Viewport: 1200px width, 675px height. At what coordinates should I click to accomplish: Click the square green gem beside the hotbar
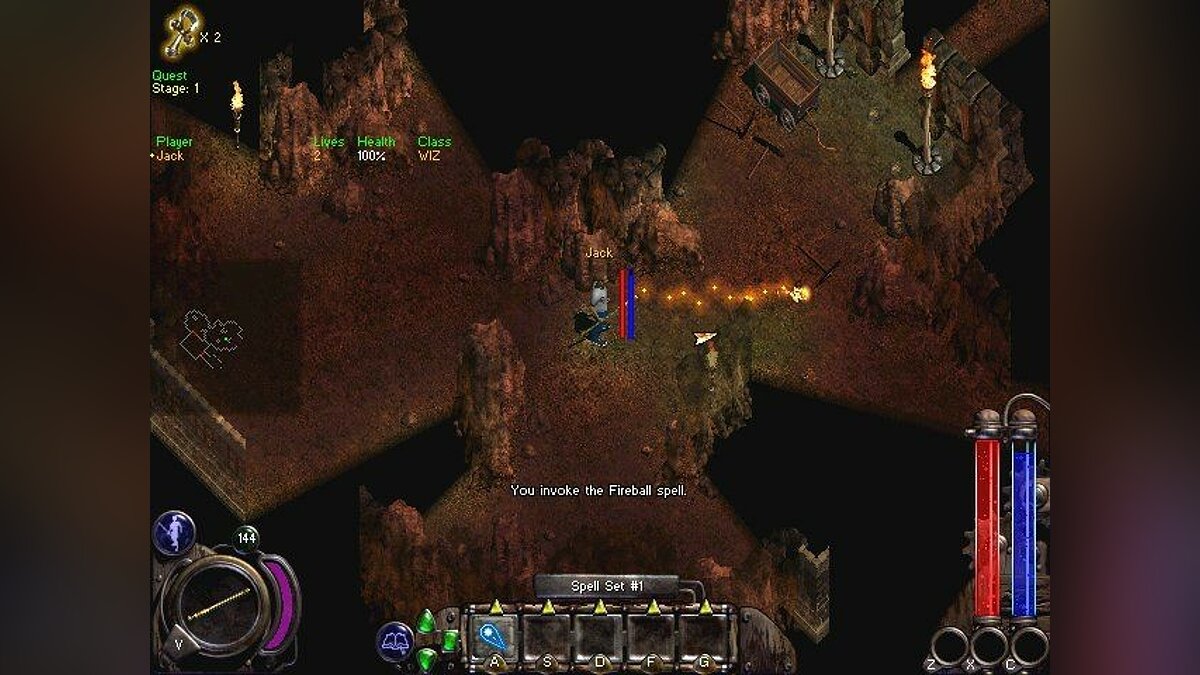449,640
